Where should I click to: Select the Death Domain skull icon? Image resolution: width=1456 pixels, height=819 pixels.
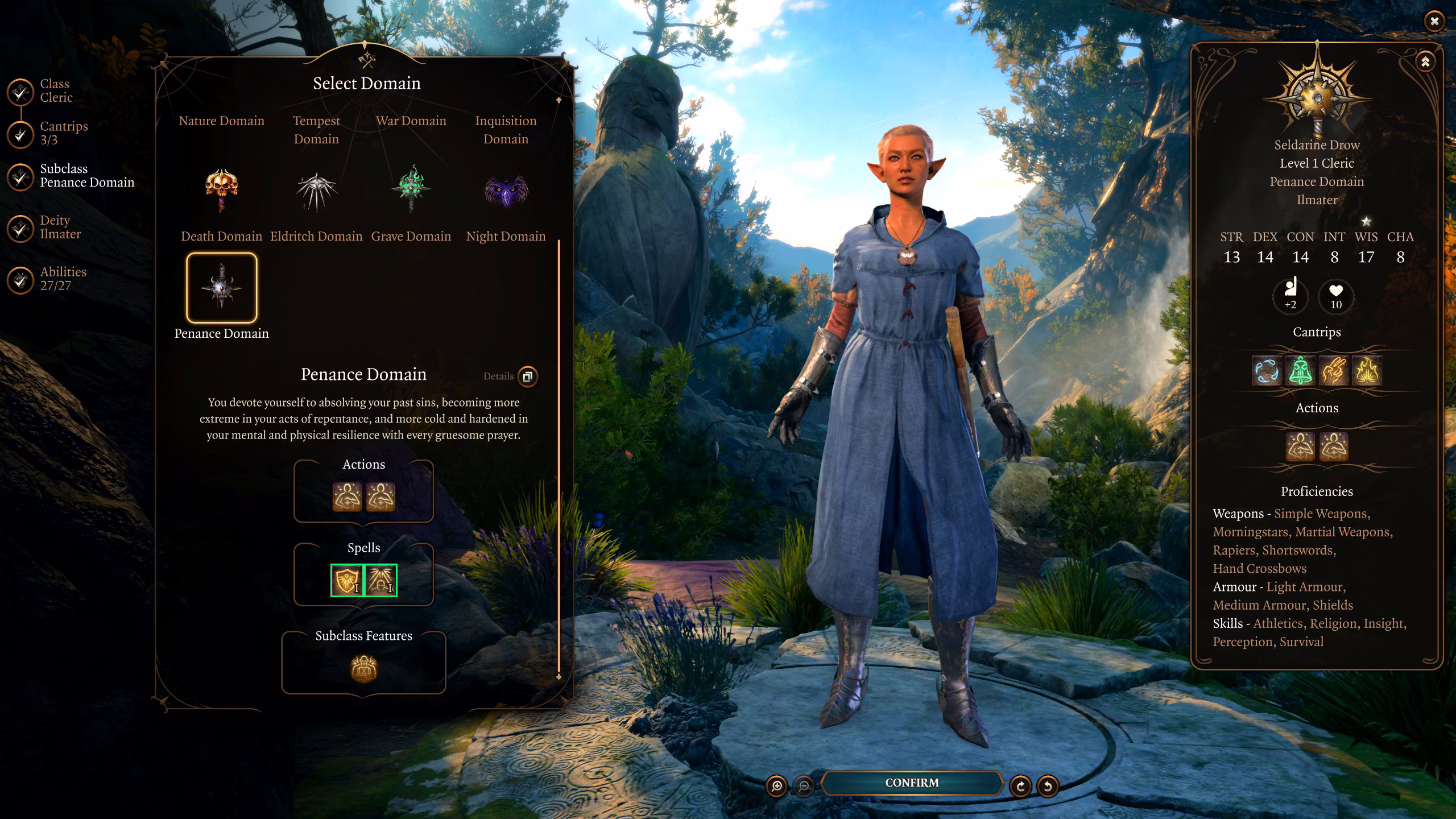[221, 189]
